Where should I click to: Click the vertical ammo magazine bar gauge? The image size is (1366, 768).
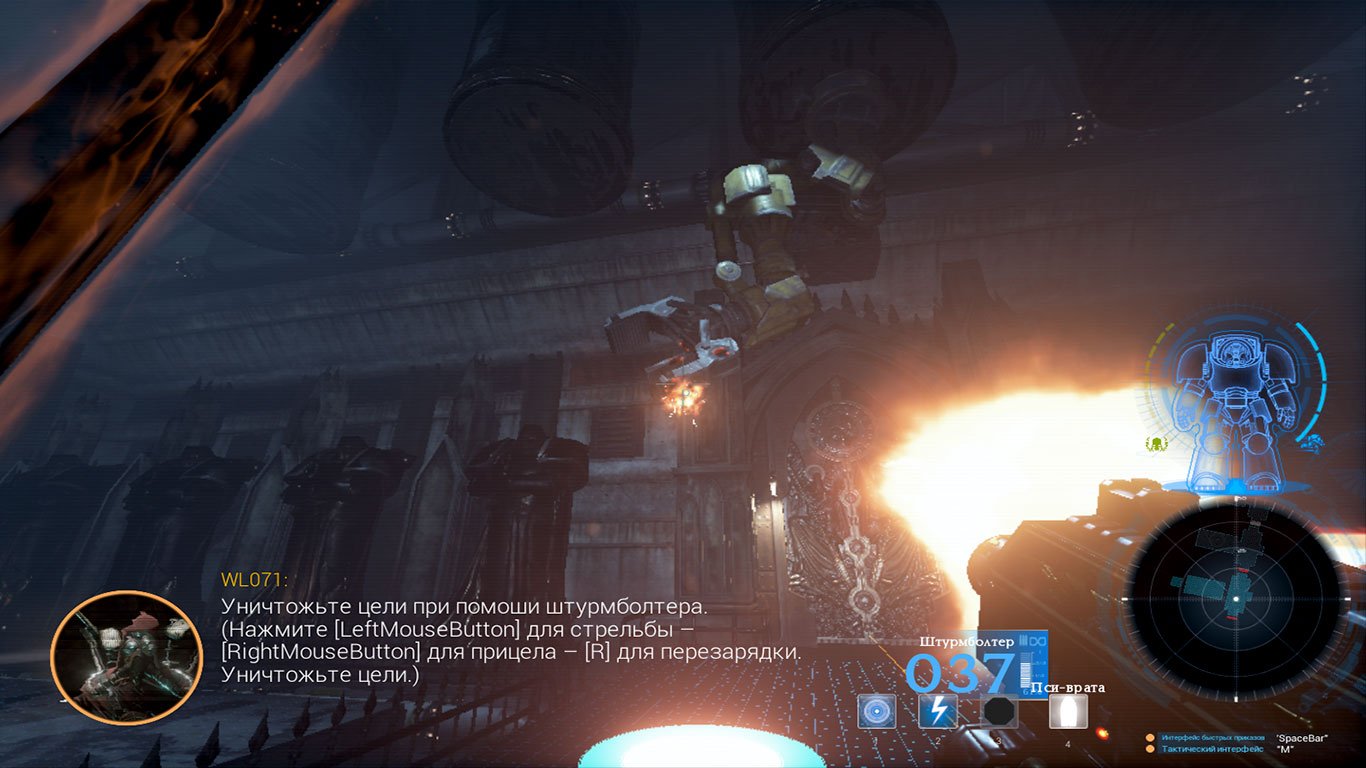click(1025, 671)
